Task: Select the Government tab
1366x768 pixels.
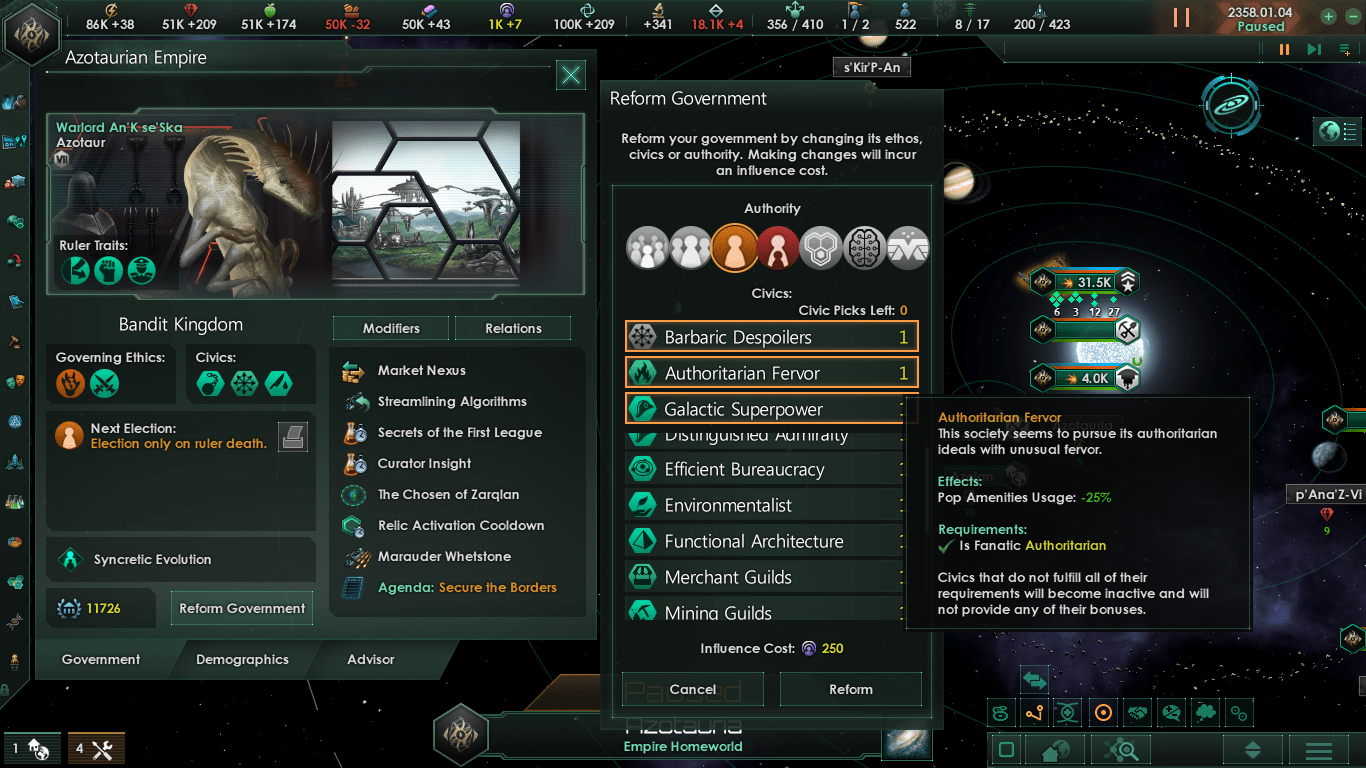Action: 101,660
